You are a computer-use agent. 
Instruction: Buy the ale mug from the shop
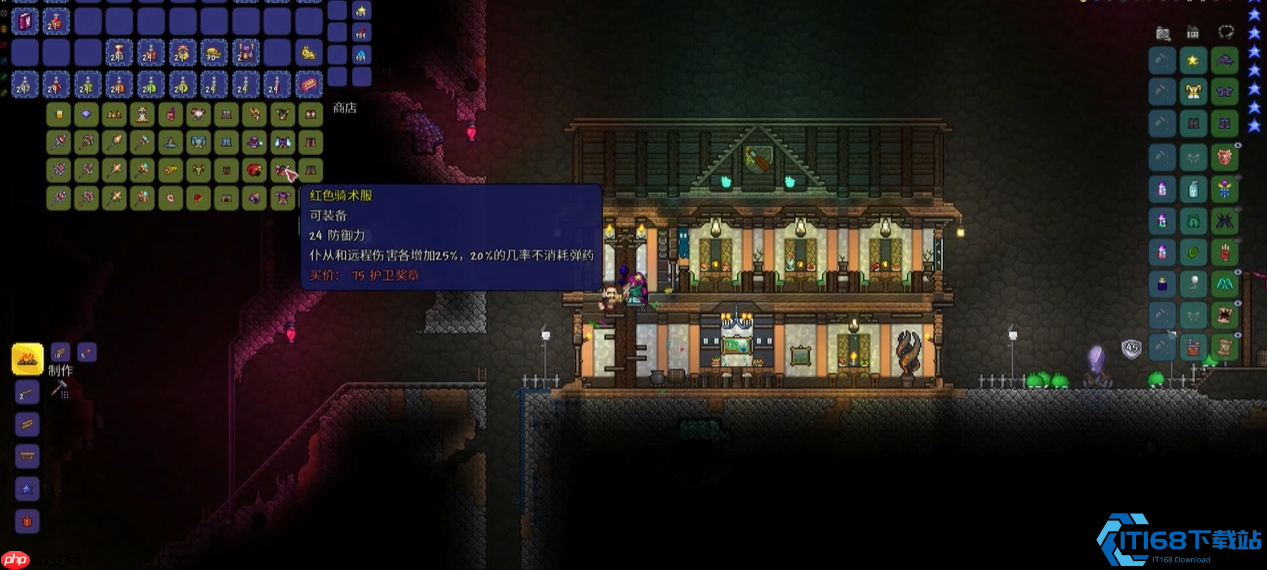coord(59,114)
